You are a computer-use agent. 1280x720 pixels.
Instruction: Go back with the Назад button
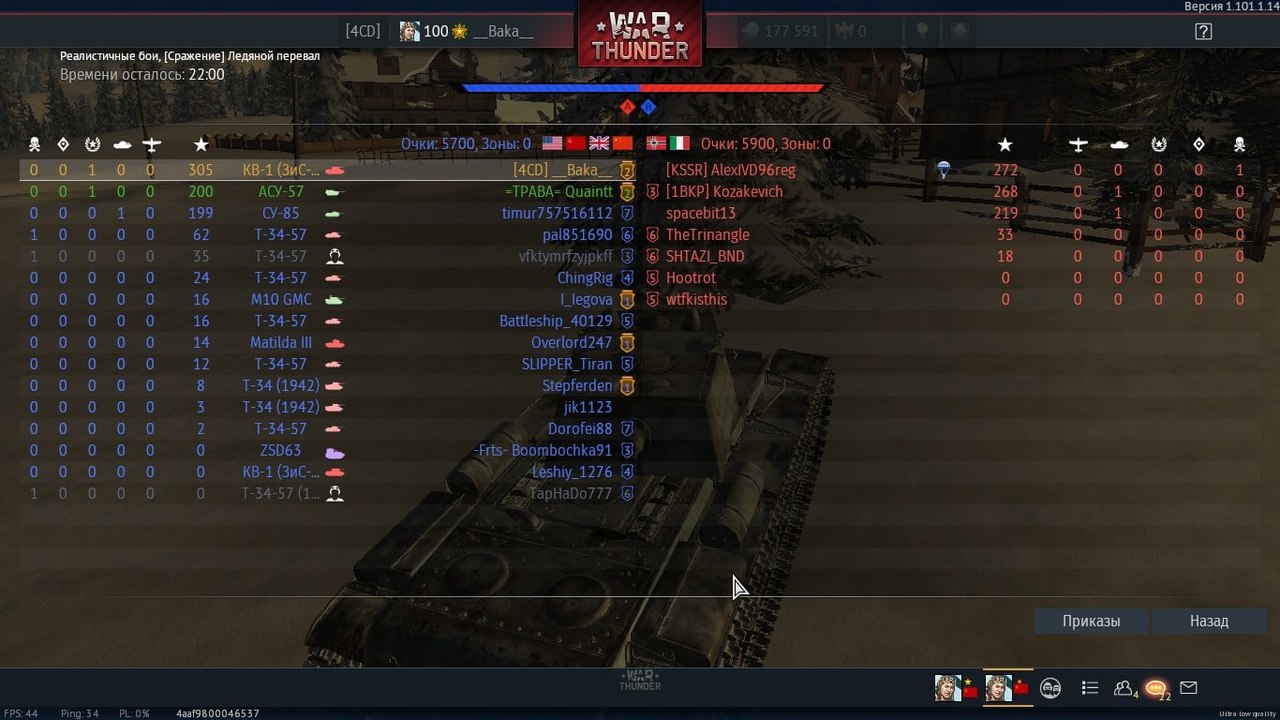tap(1208, 621)
